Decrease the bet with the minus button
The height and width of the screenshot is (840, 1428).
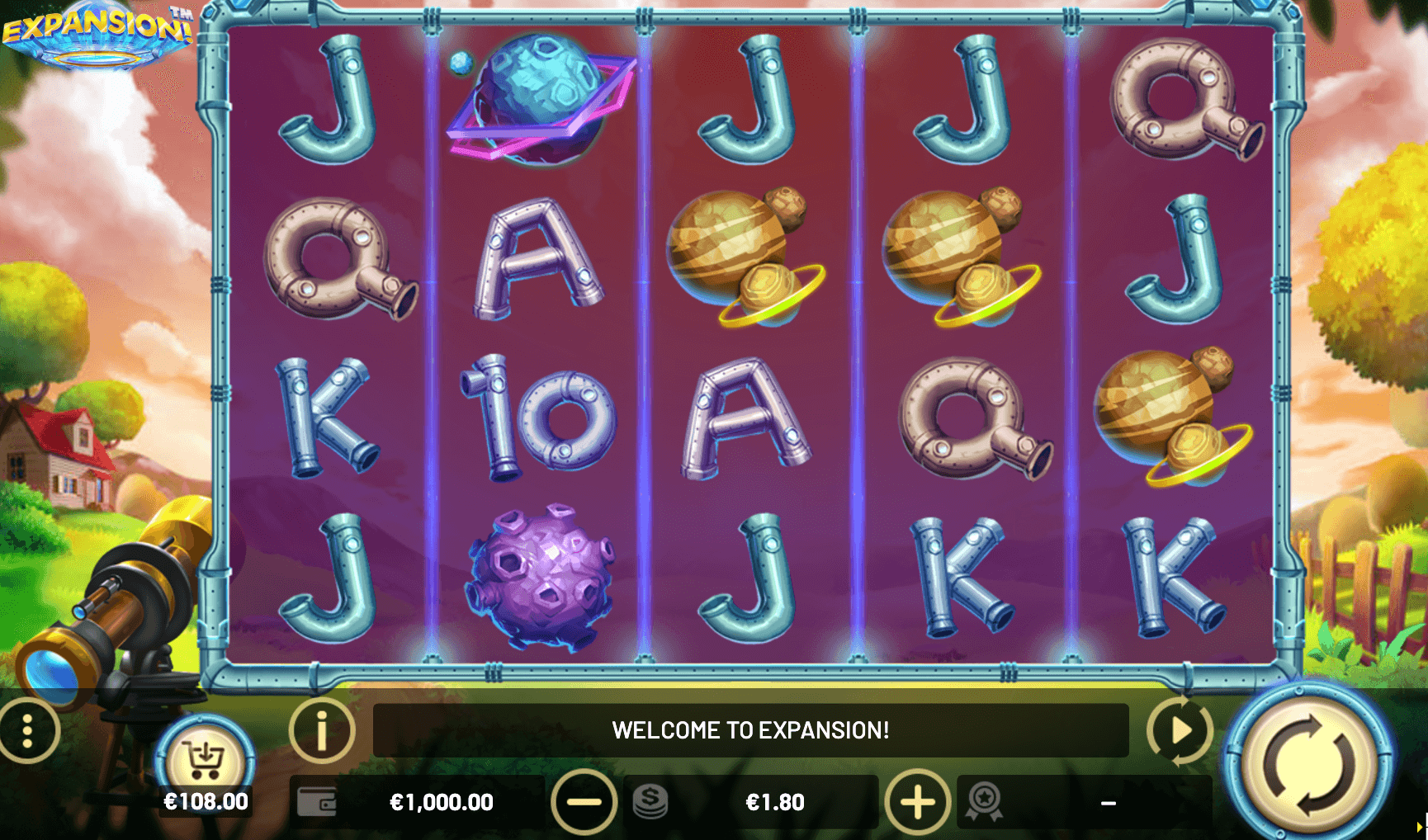click(584, 801)
